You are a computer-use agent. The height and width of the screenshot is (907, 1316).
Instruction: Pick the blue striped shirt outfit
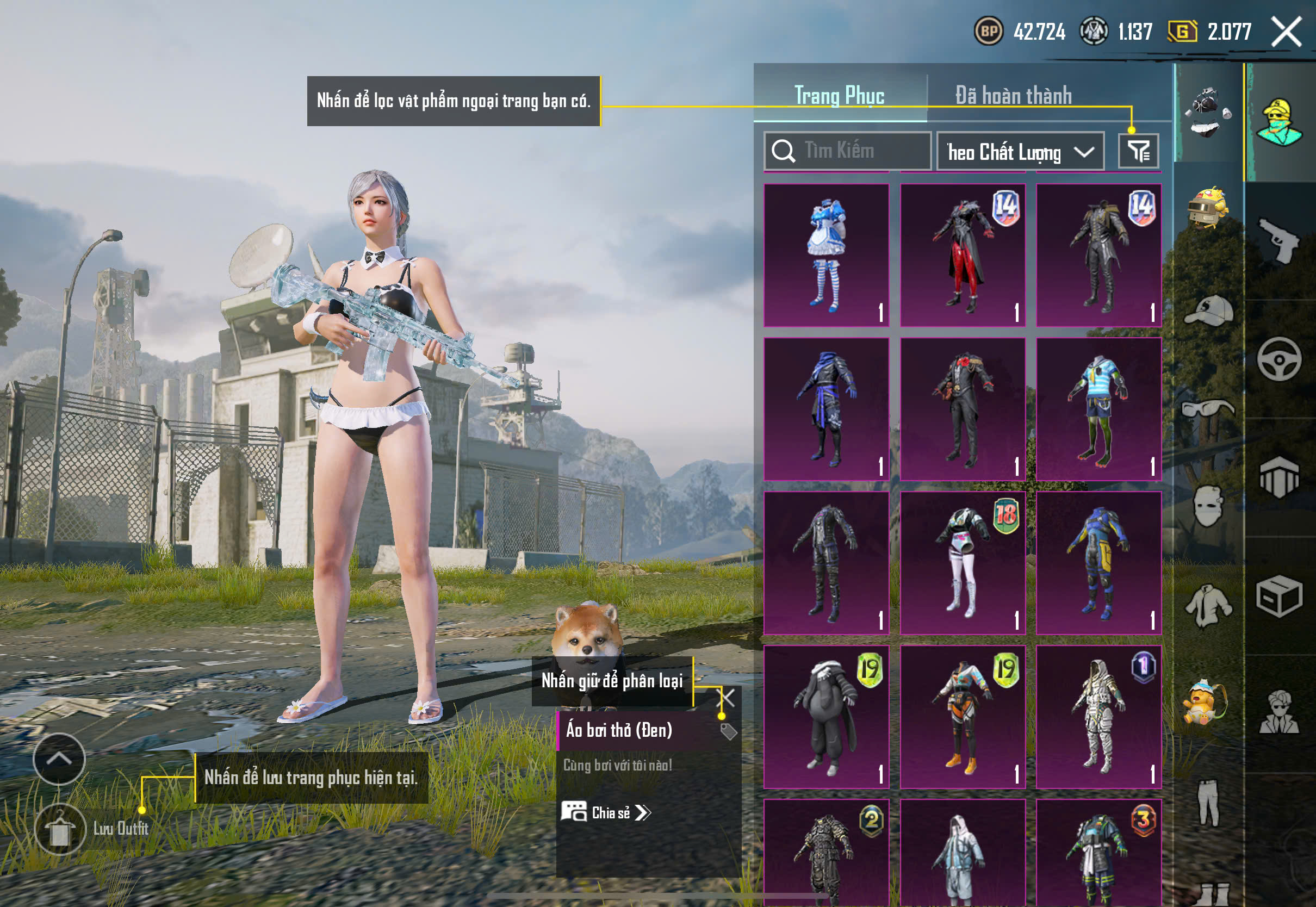click(1098, 409)
